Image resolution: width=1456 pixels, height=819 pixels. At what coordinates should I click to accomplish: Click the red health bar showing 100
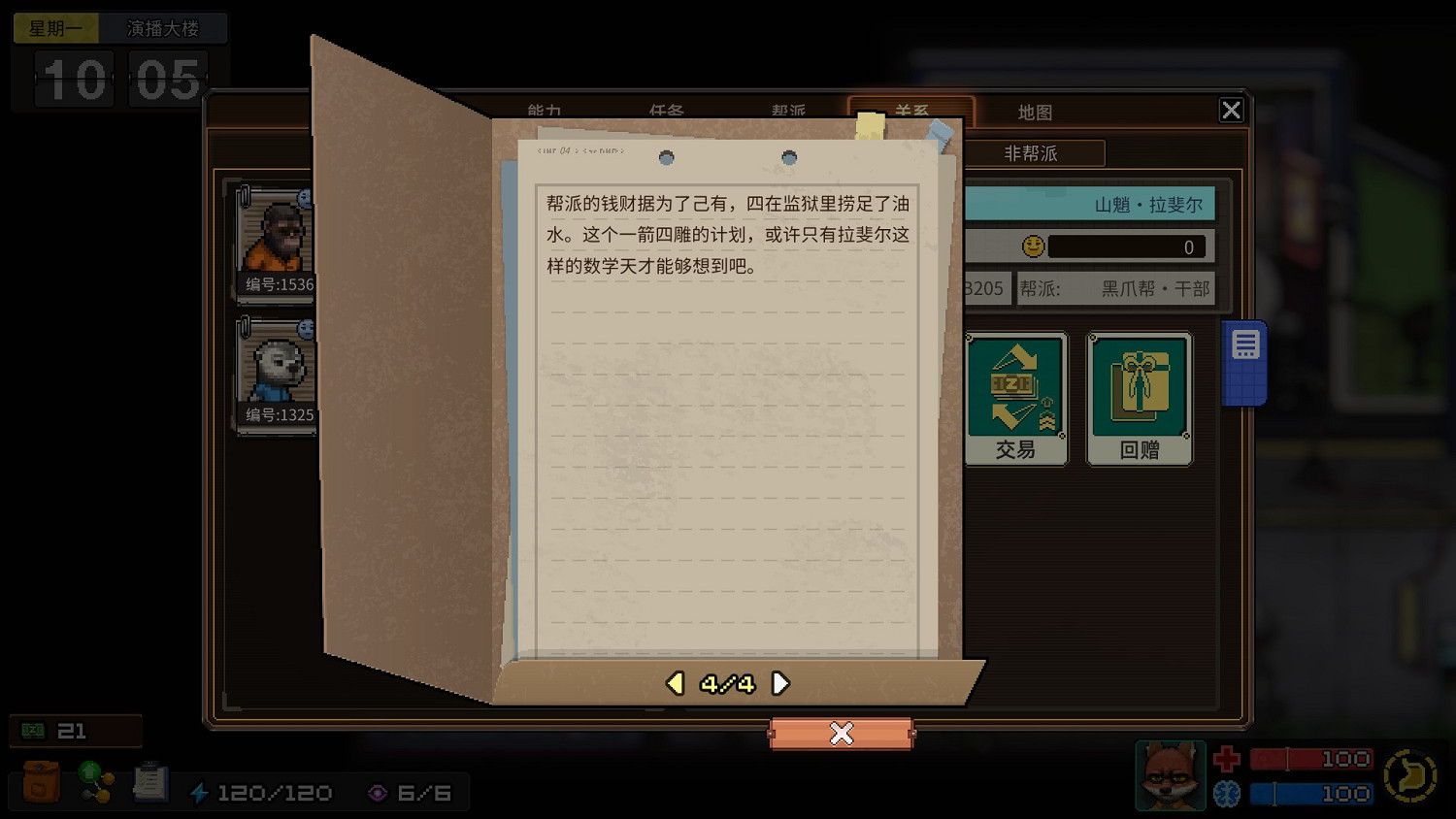1310,758
